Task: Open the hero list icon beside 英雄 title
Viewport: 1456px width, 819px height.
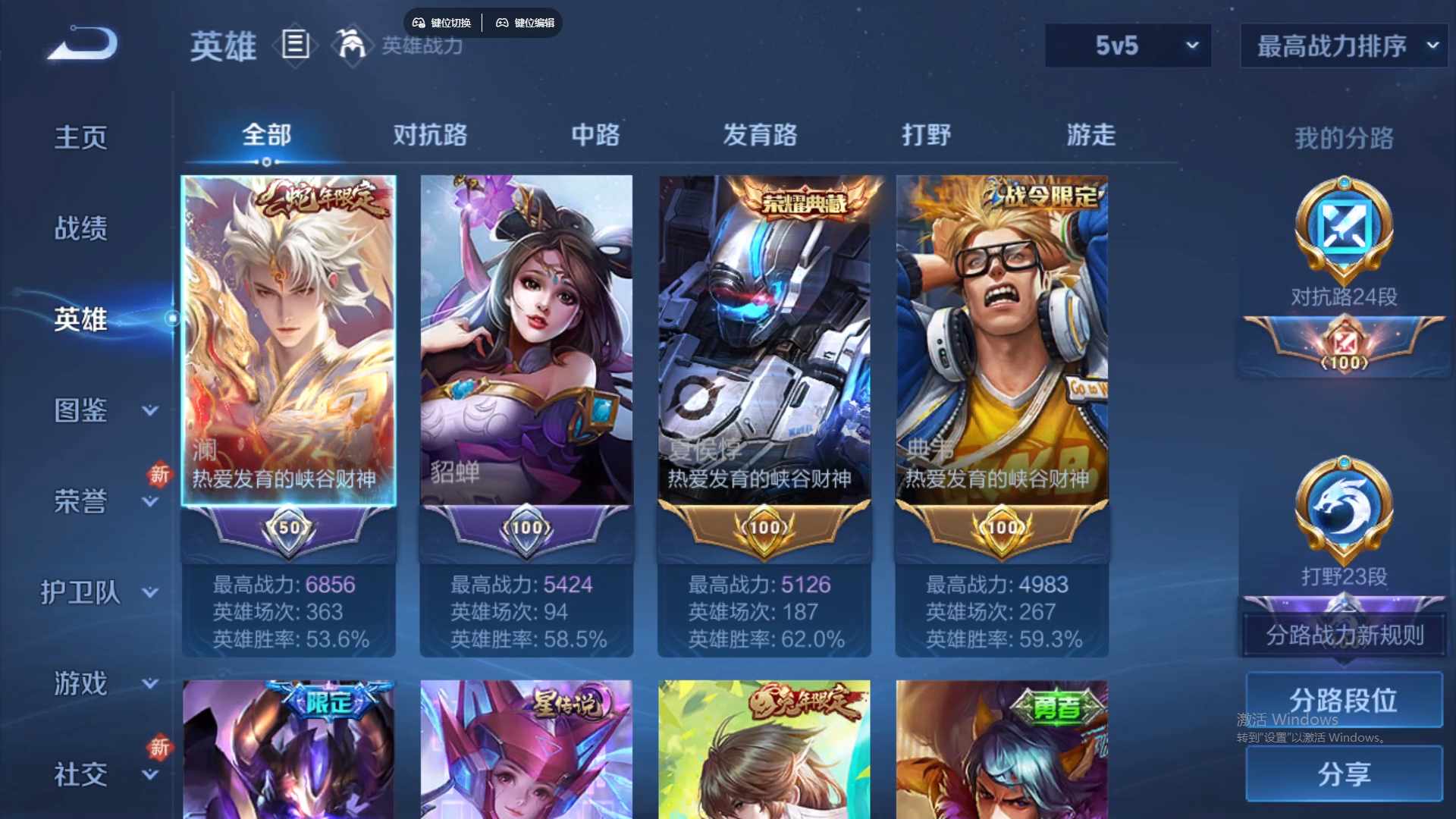Action: point(294,45)
